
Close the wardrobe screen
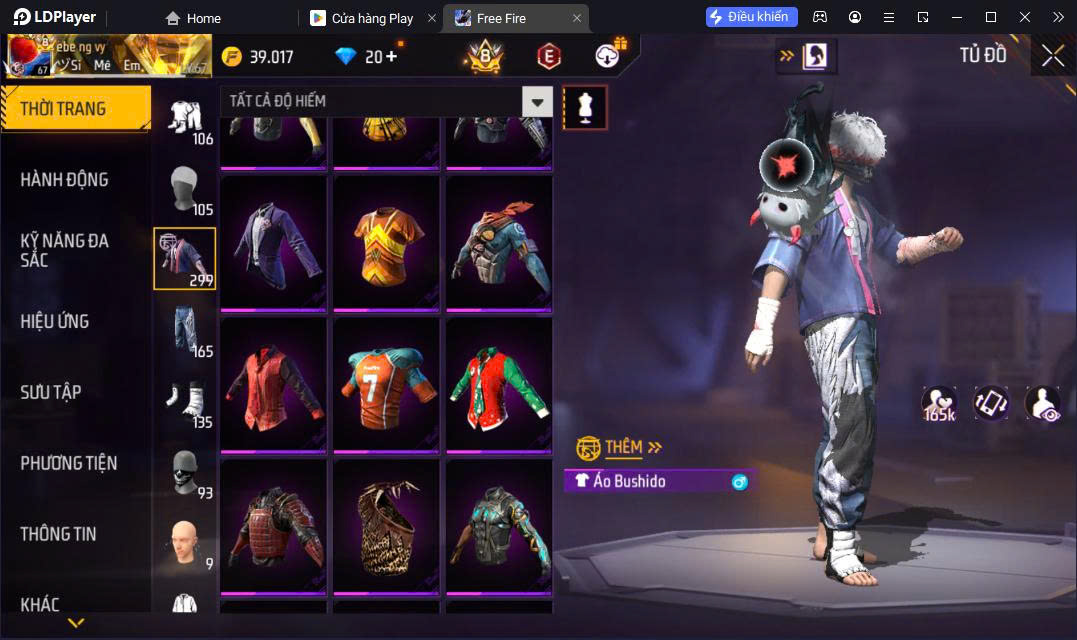coord(1052,56)
